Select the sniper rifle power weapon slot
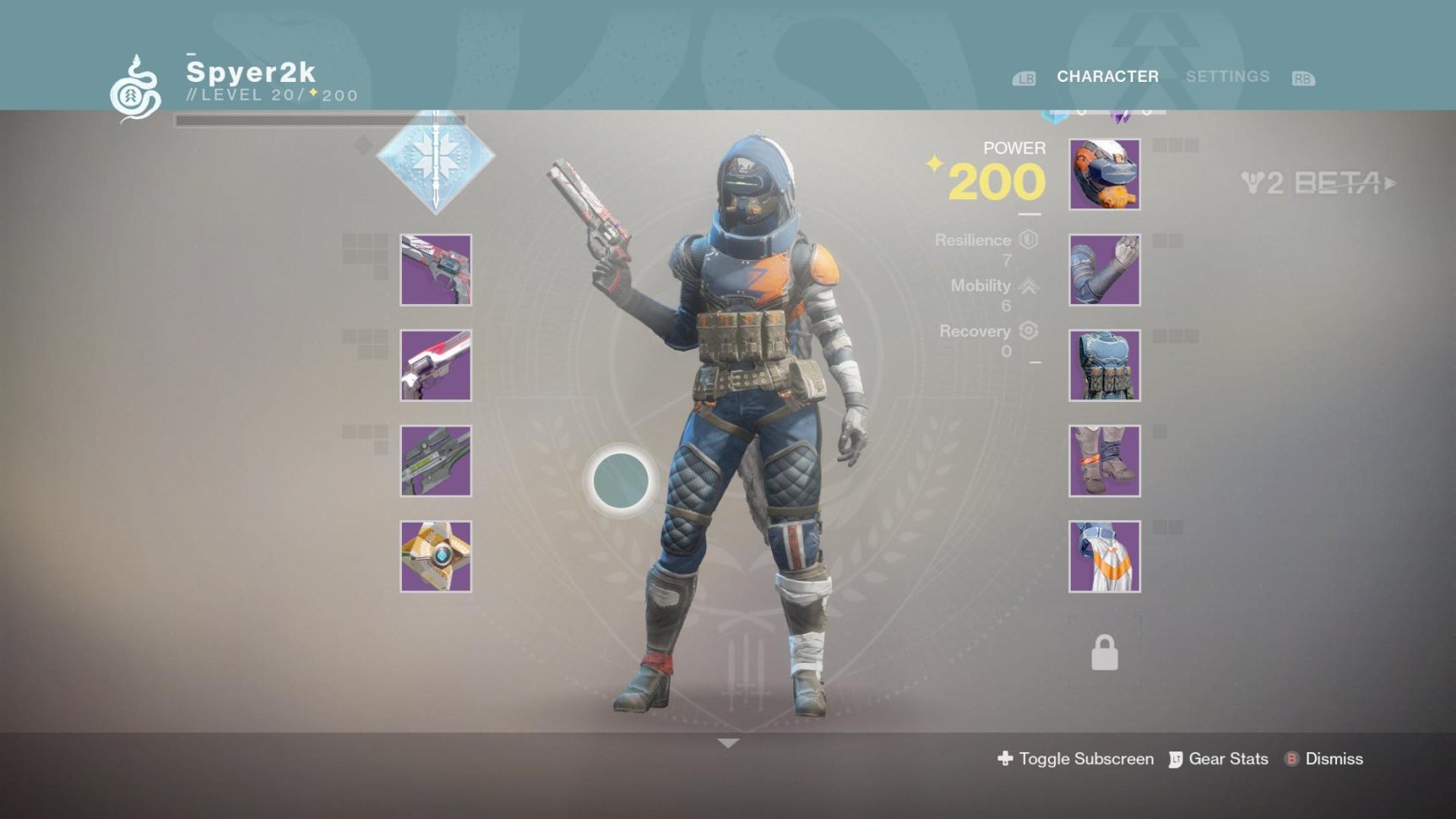Viewport: 1456px width, 819px height. [x=436, y=461]
